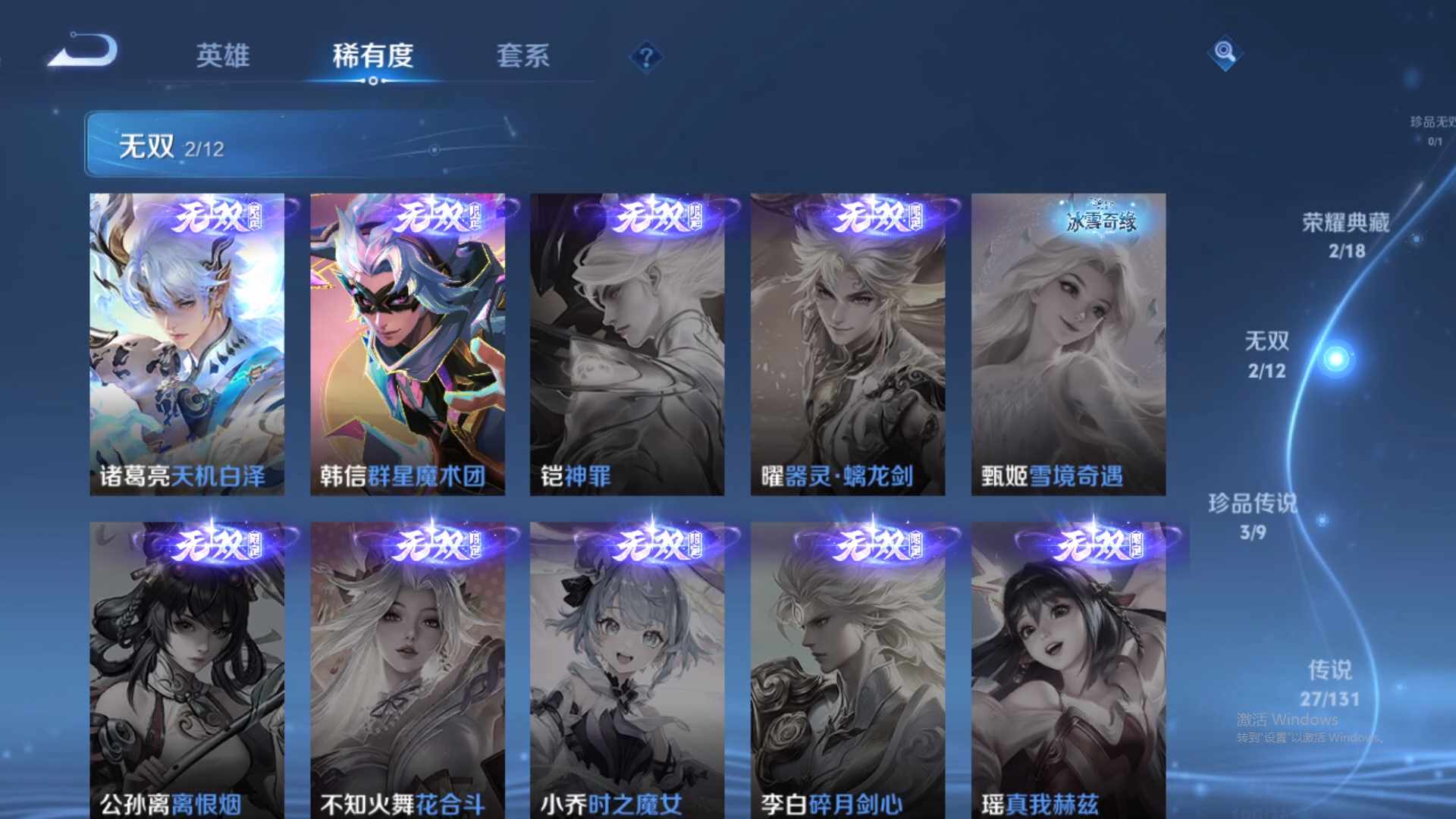Open the 韩信群星魔术团 skin card
1456x819 pixels.
pyautogui.click(x=407, y=341)
